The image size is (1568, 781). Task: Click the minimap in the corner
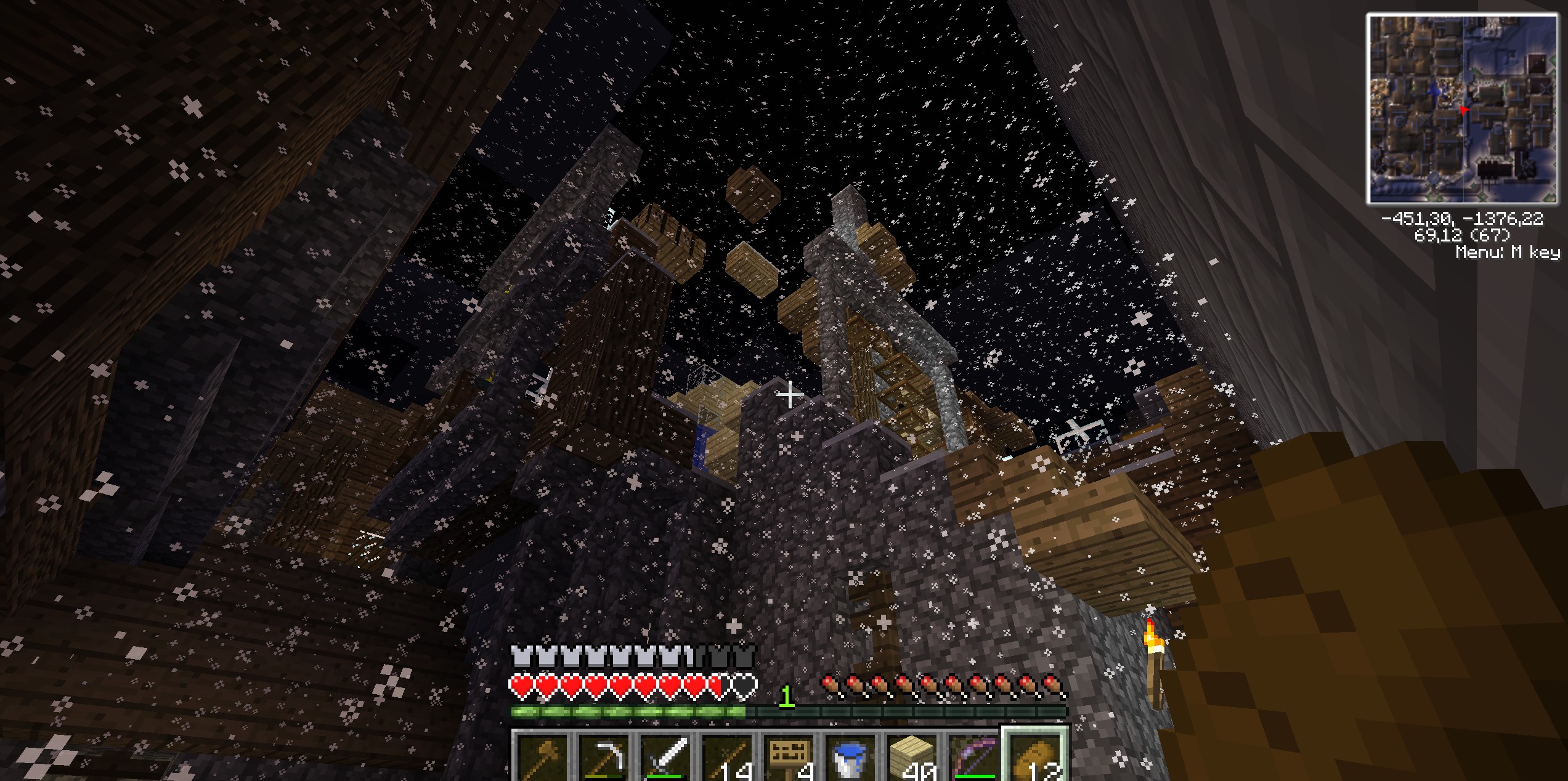[x=1461, y=109]
